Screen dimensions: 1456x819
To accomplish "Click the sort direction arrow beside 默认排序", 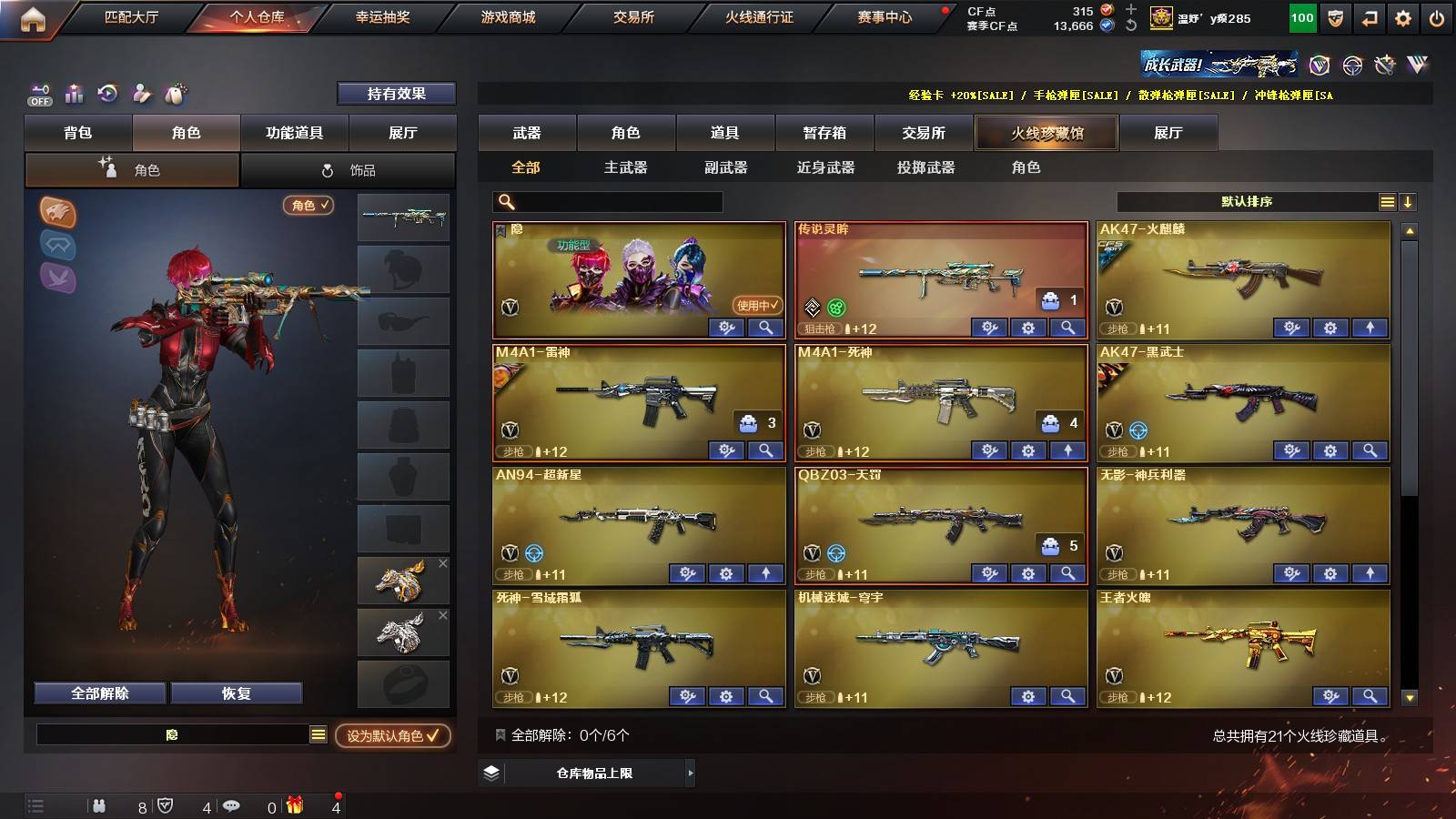I will pos(1407,202).
